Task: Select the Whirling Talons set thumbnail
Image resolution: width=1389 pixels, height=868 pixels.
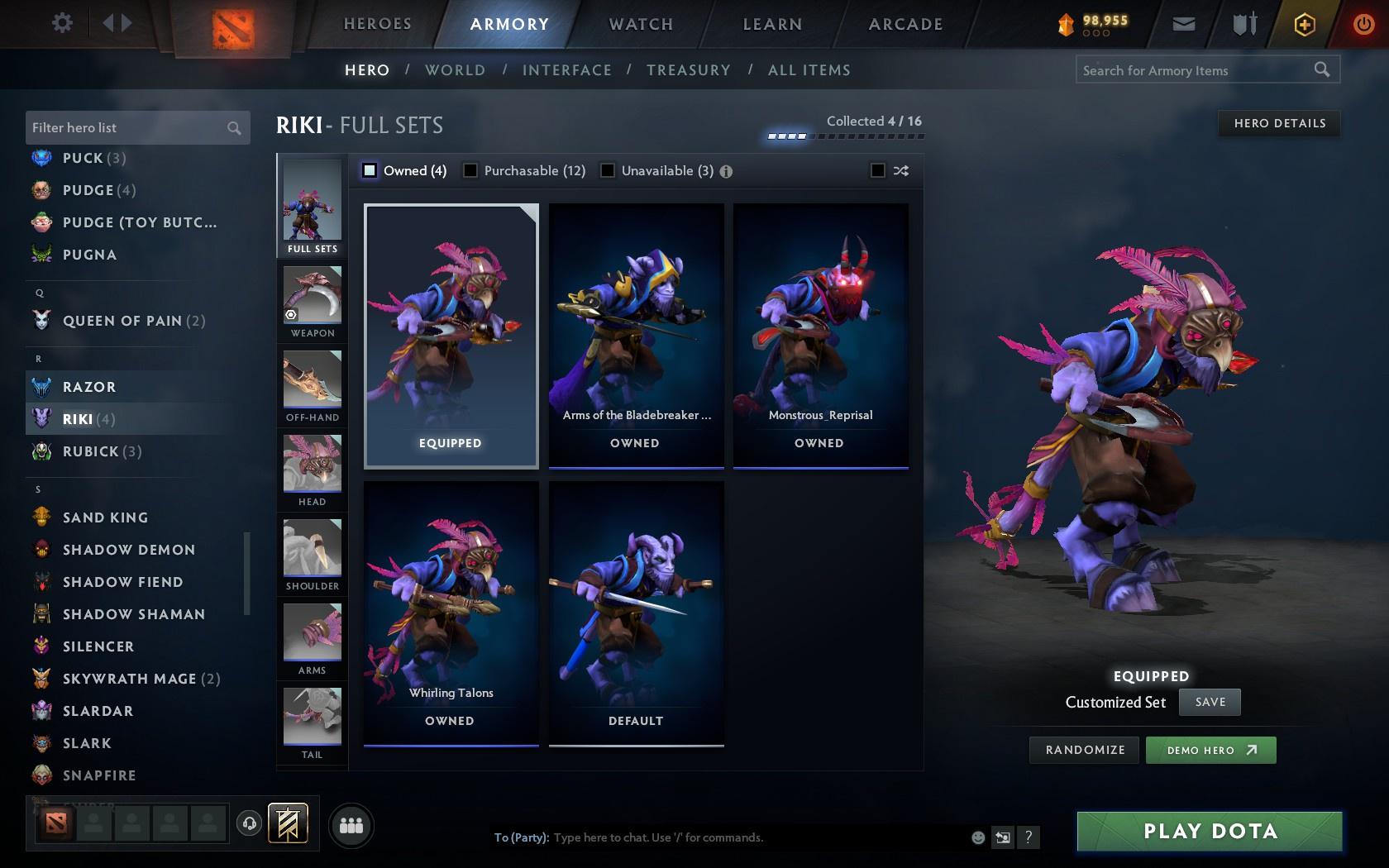Action: click(450, 603)
